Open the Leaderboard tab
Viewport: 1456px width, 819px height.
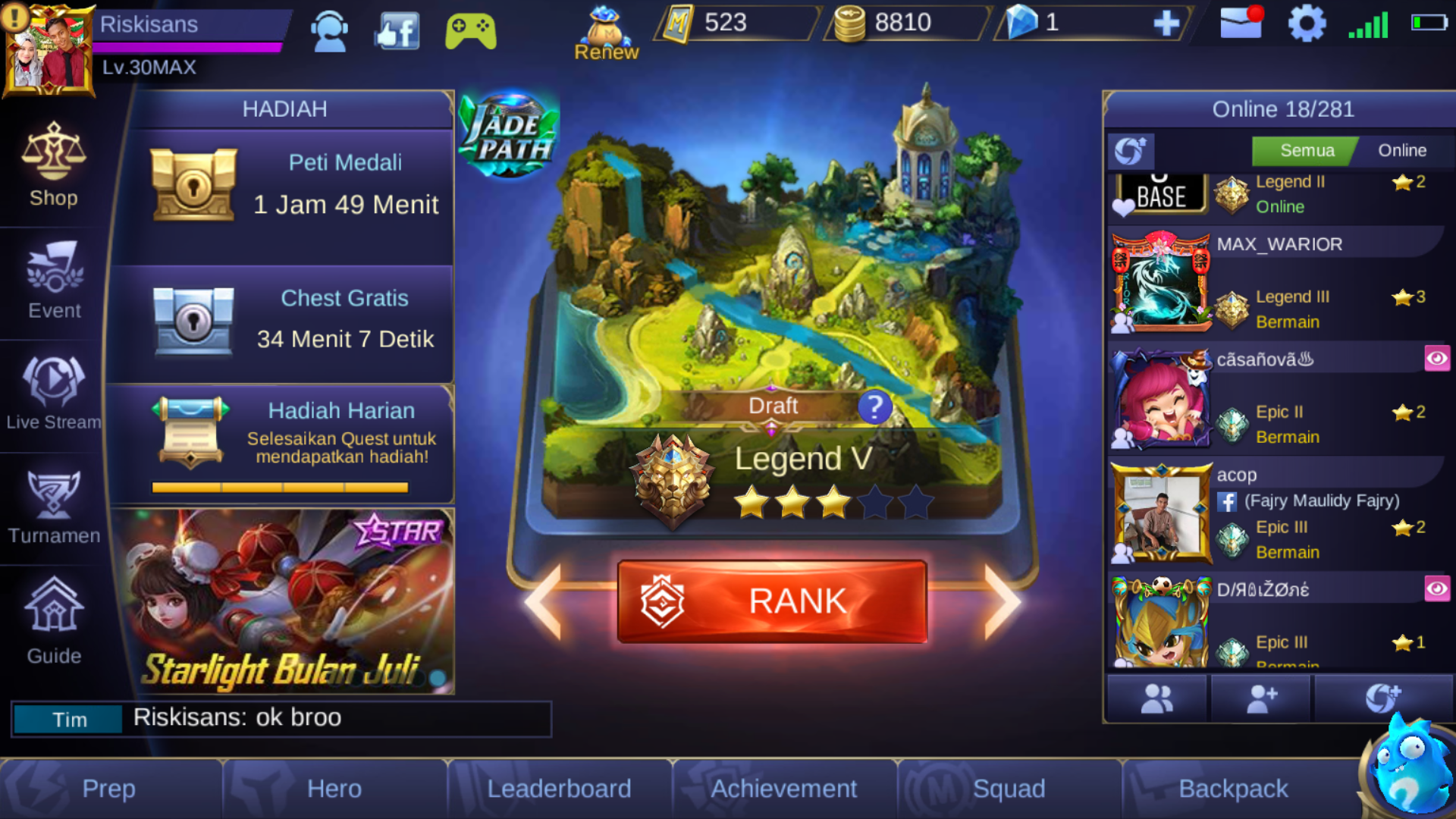coord(559,789)
